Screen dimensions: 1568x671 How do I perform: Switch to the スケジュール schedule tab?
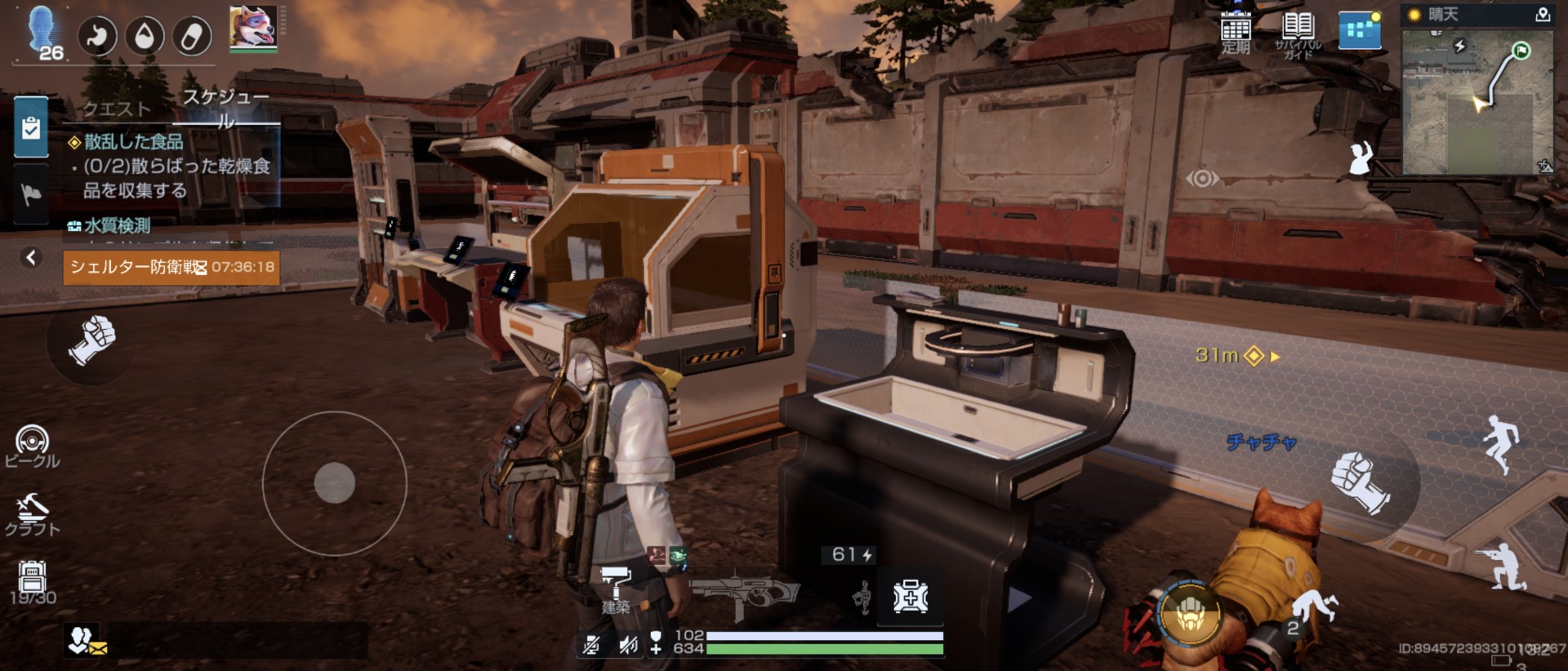point(225,108)
